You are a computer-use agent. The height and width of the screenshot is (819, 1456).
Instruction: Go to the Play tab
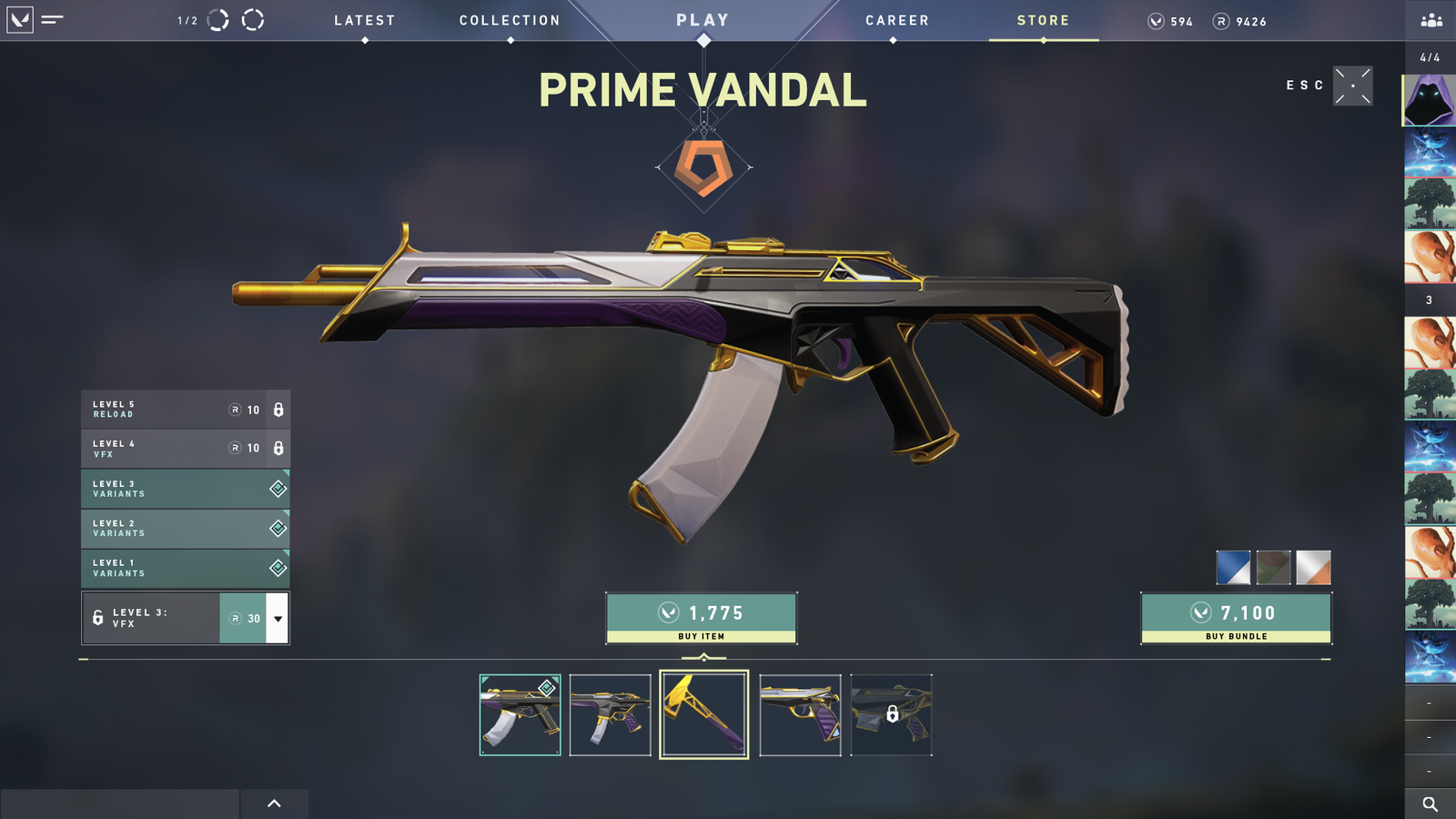(703, 20)
